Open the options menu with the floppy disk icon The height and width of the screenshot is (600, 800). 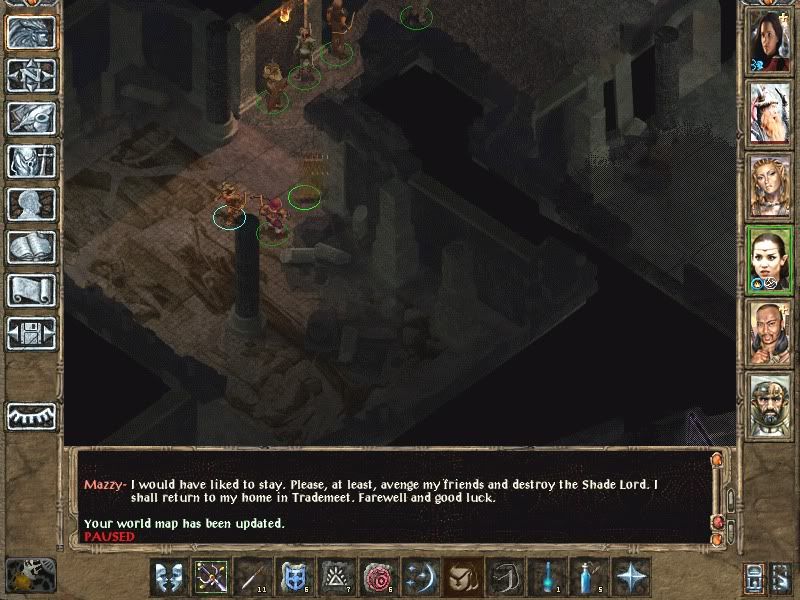point(31,333)
